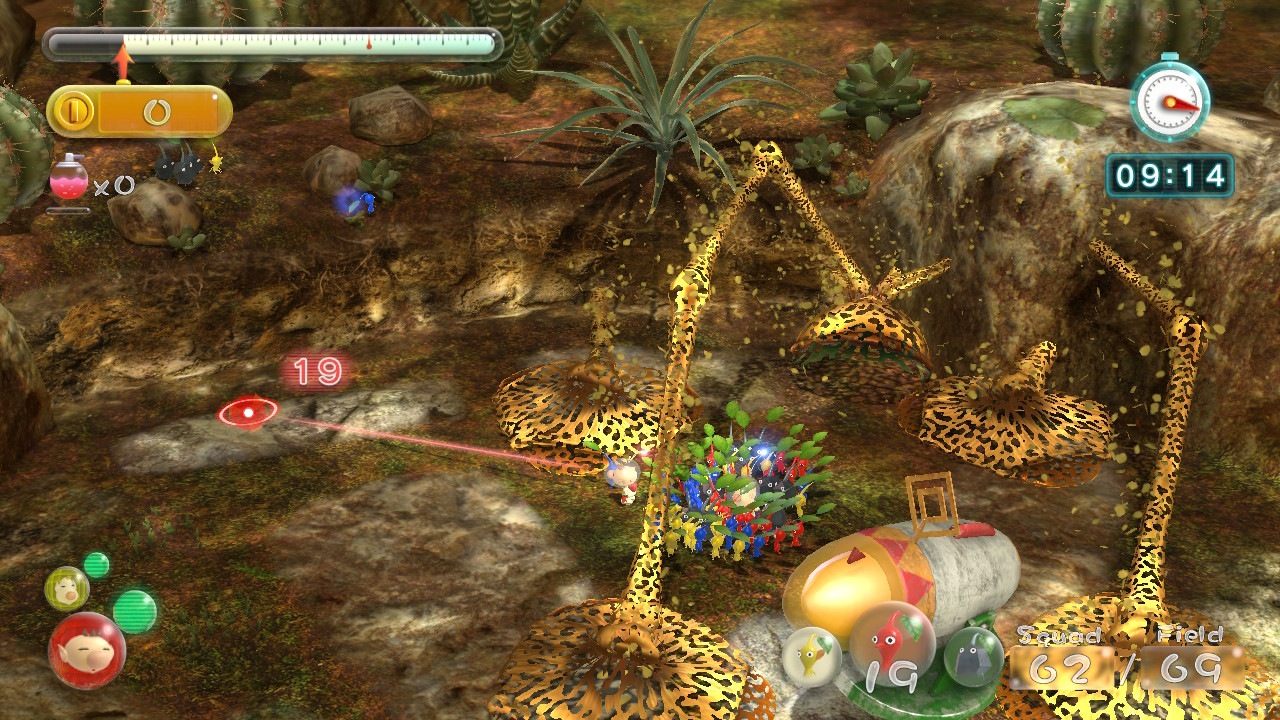Click the stopwatch icon above the timer
Screen dimensions: 1280x720
[1170, 100]
